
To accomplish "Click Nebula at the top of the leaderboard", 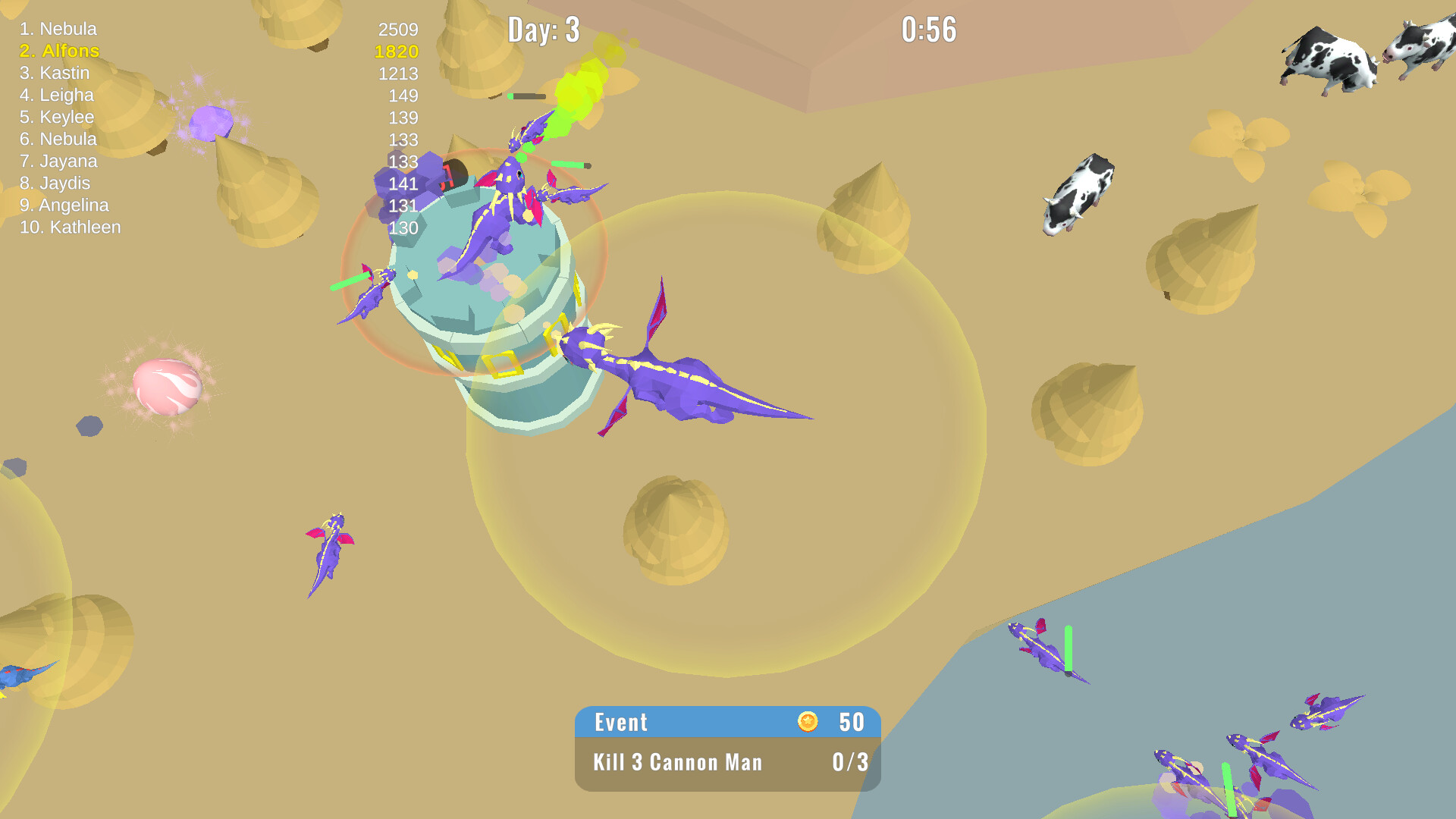I will [58, 29].
